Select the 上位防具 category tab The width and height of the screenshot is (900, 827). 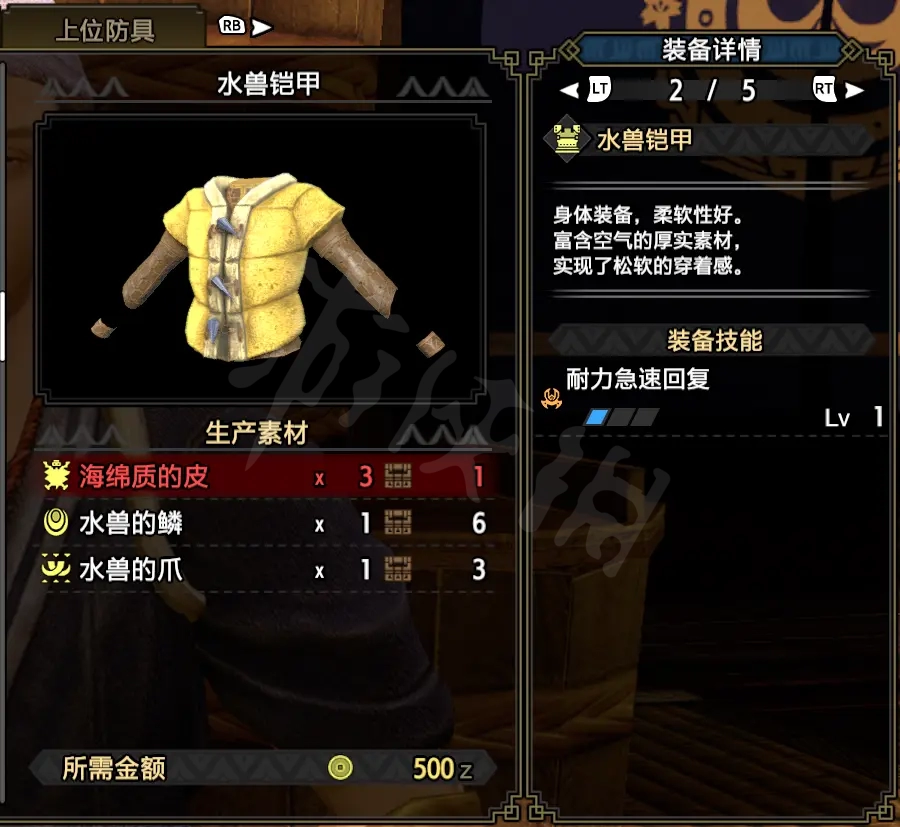point(105,30)
